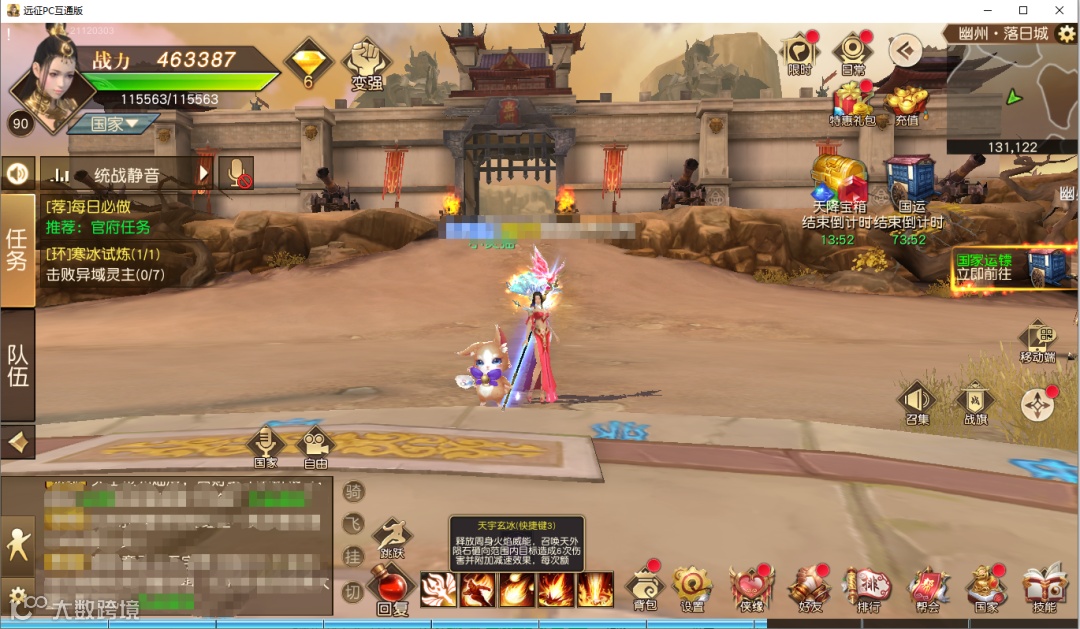Activate the 召集 rally horn button

[x=917, y=400]
